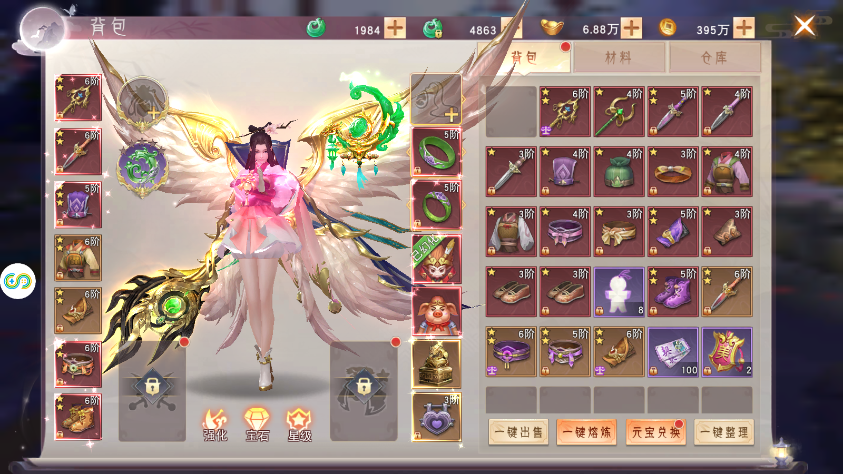Select the white spirit figure item with count 8
843x474 pixels.
[x=618, y=291]
